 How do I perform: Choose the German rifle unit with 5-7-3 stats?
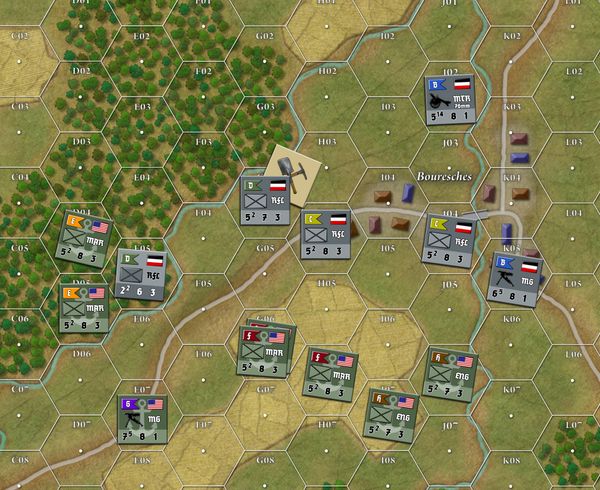point(265,201)
